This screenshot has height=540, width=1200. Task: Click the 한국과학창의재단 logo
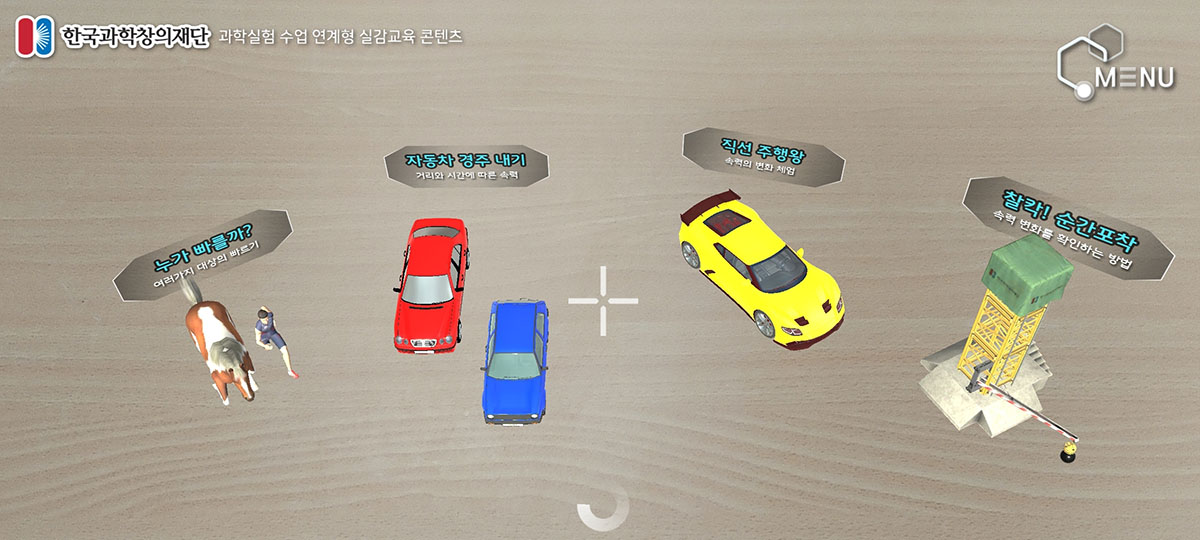tap(112, 38)
